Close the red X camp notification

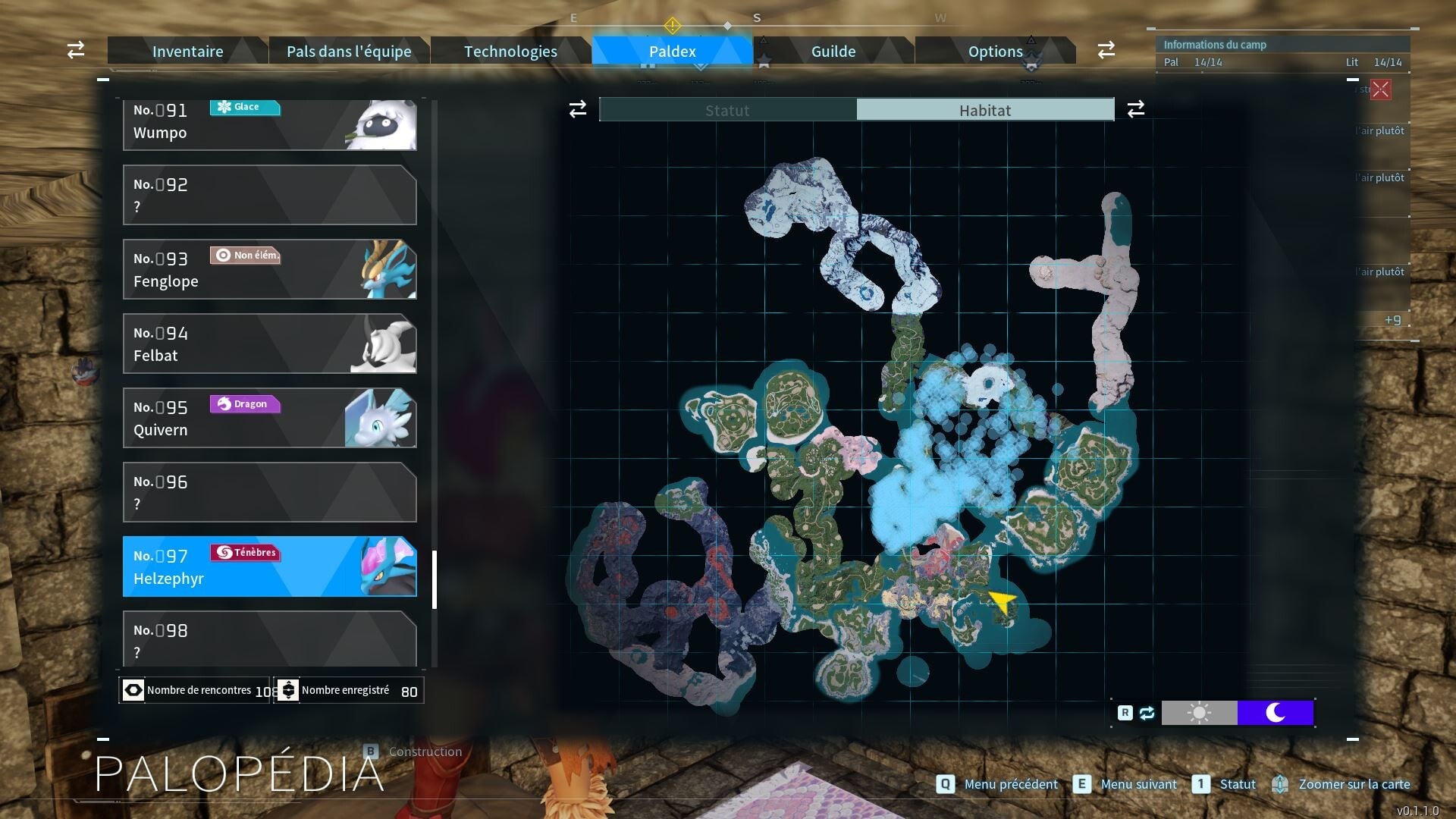(x=1380, y=89)
